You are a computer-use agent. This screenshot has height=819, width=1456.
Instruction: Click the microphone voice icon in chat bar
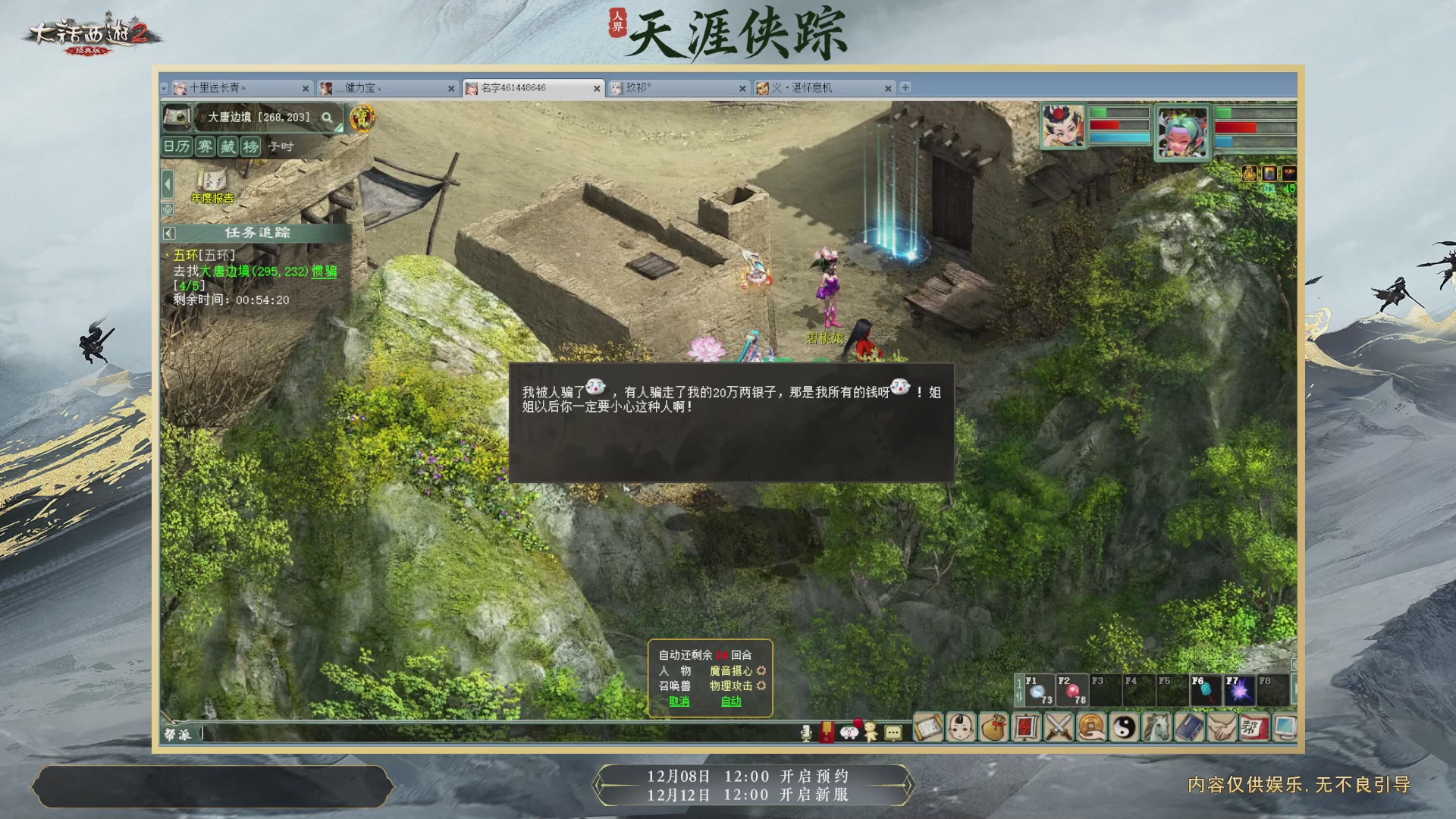[x=806, y=732]
